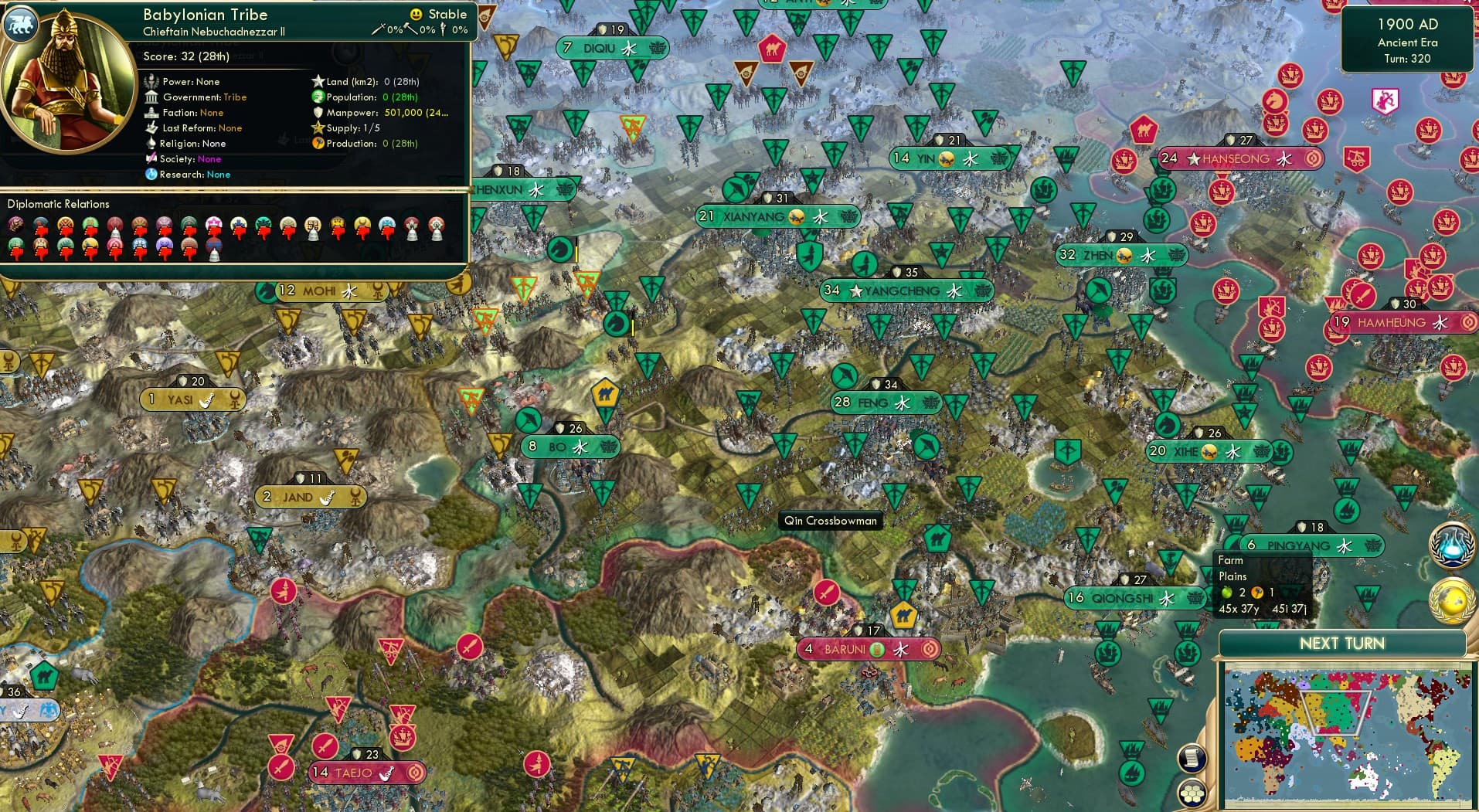This screenshot has height=812, width=1479.
Task: Click the hexagon map options icon beside the minimap
Action: (1192, 793)
